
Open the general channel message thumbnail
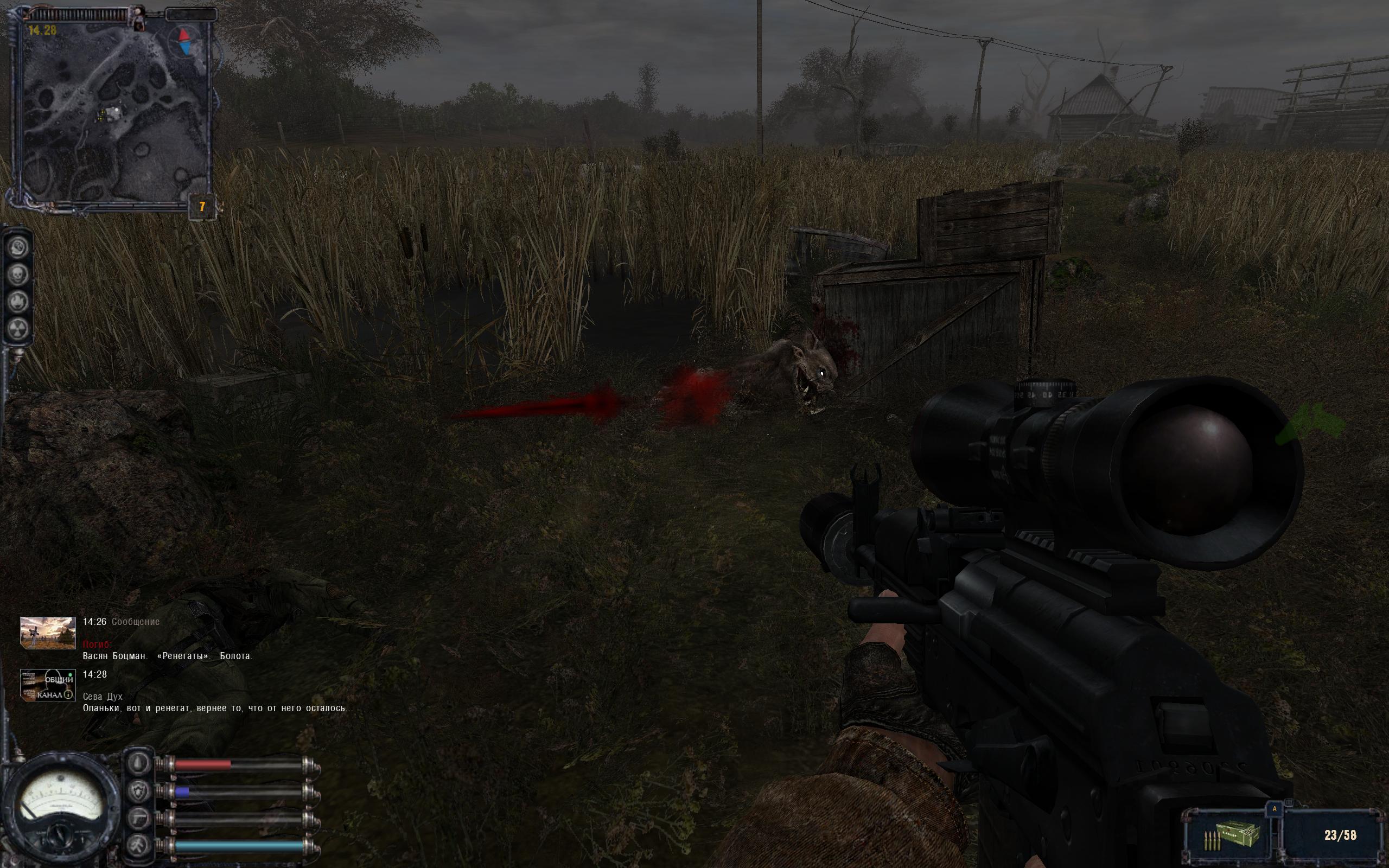click(48, 685)
